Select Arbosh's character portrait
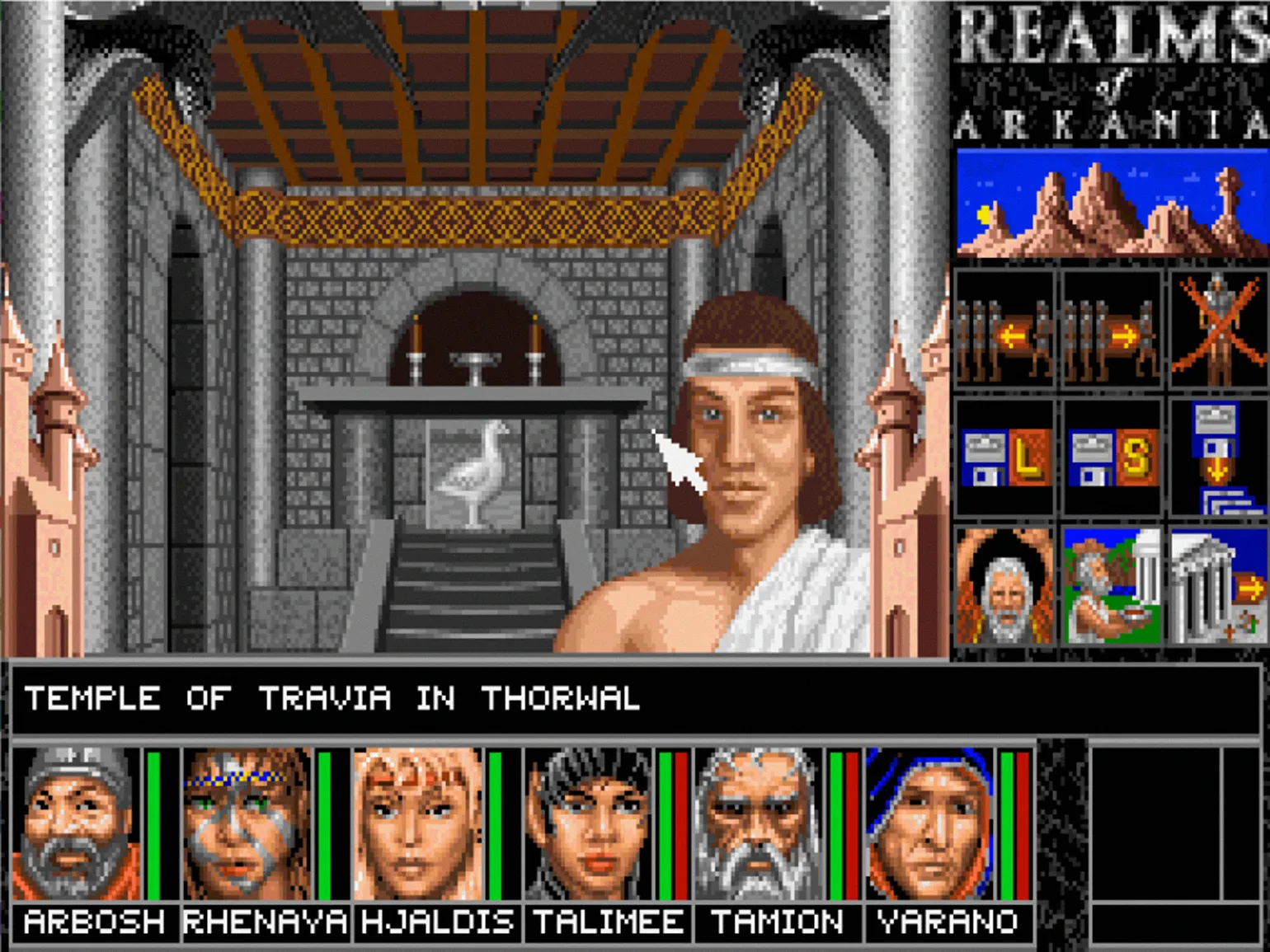This screenshot has height=952, width=1270. [76, 823]
